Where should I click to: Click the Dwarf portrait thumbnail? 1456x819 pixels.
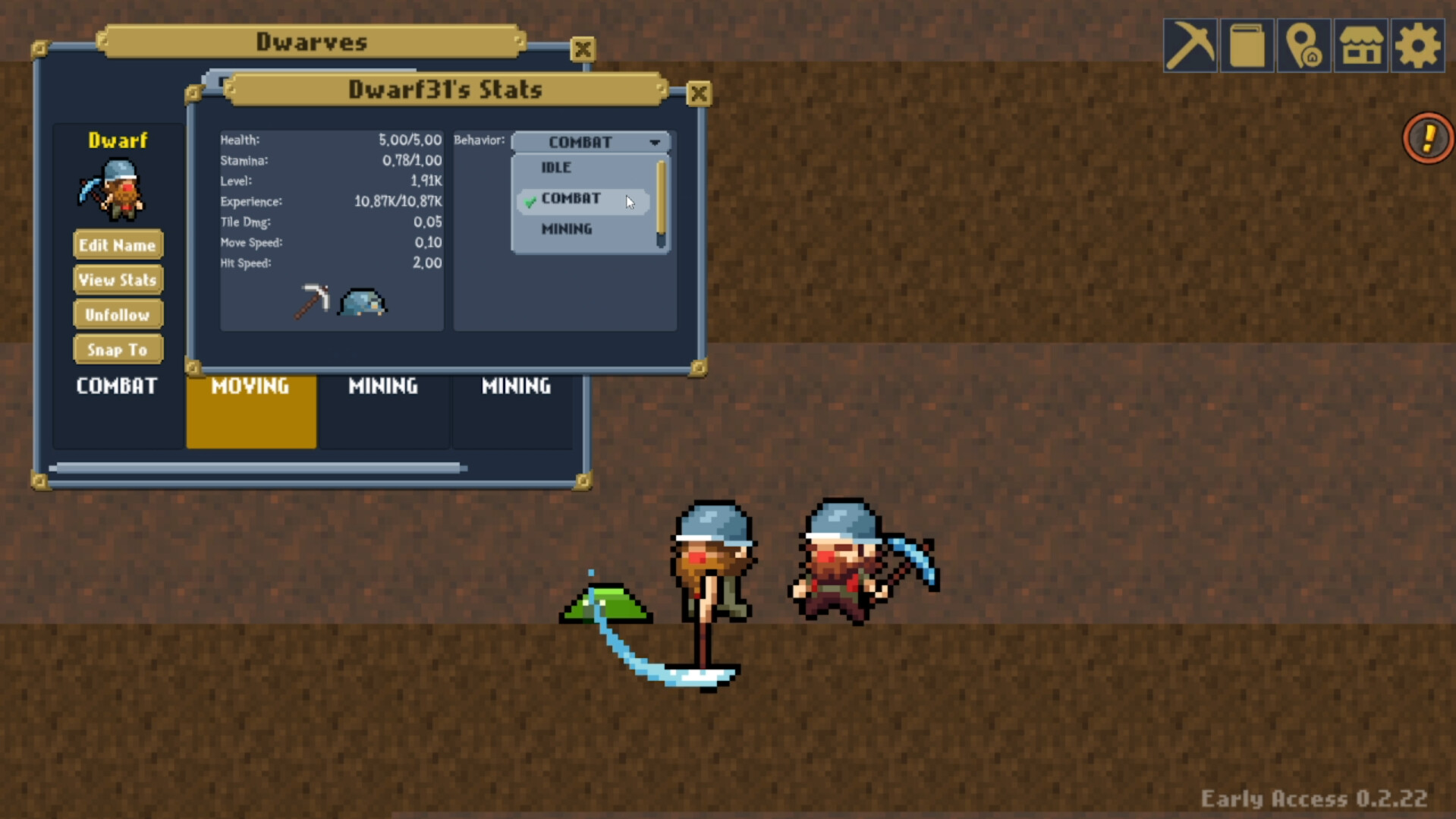pos(114,188)
